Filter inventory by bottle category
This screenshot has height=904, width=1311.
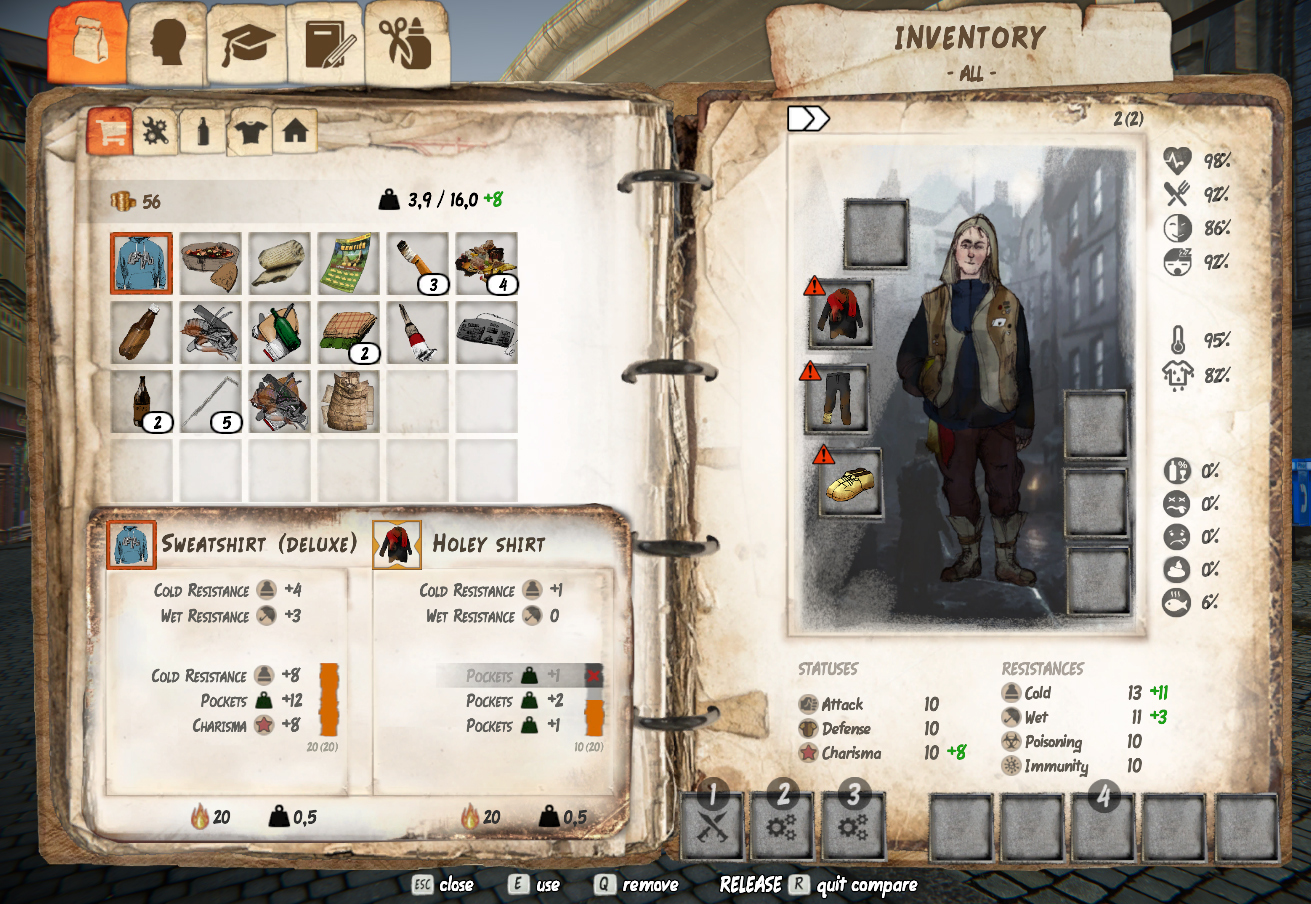pyautogui.click(x=203, y=131)
